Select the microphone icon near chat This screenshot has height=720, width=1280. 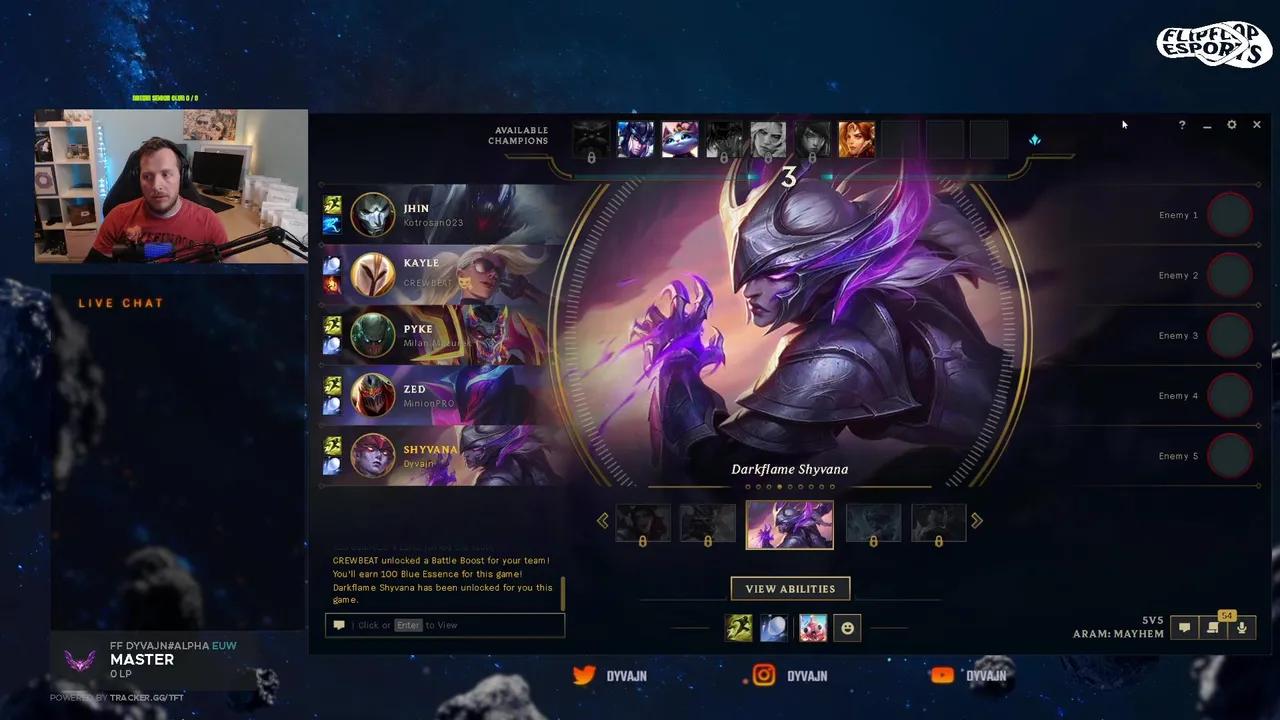1242,629
